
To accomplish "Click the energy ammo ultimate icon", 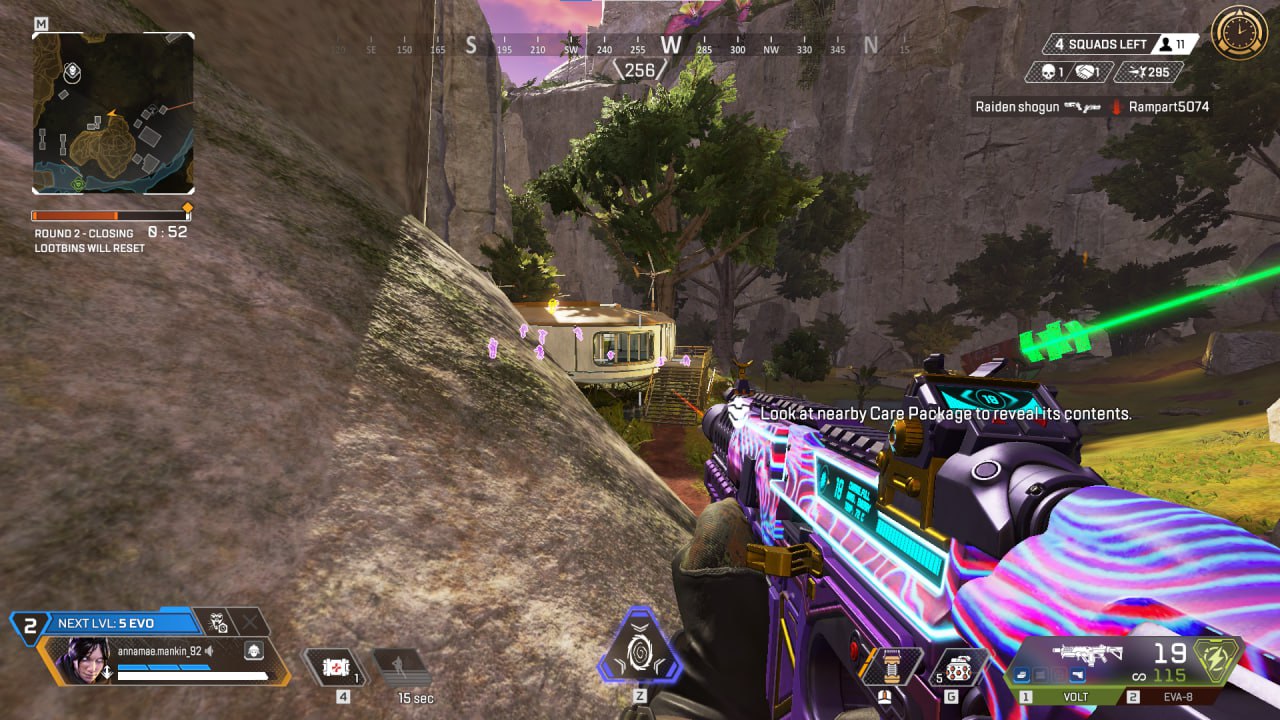I will (1221, 660).
